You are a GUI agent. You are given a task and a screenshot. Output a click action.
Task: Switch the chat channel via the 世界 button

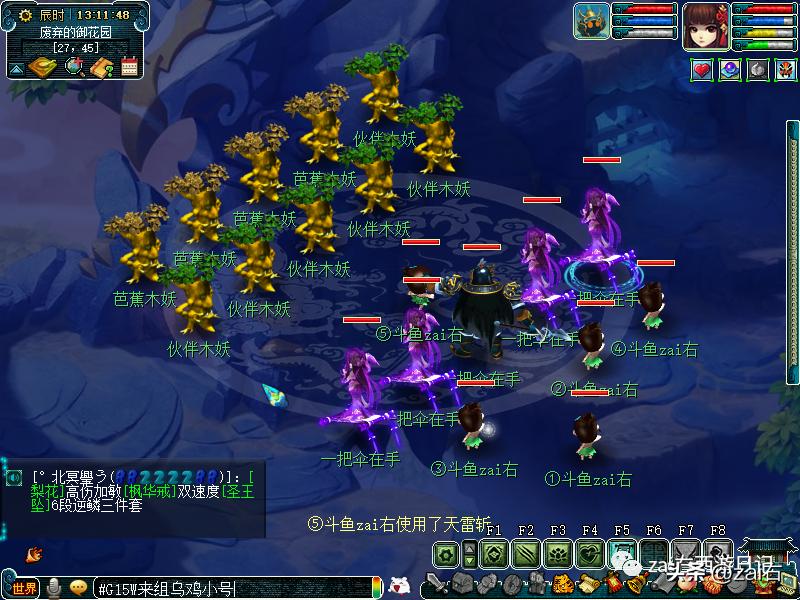tap(24, 588)
